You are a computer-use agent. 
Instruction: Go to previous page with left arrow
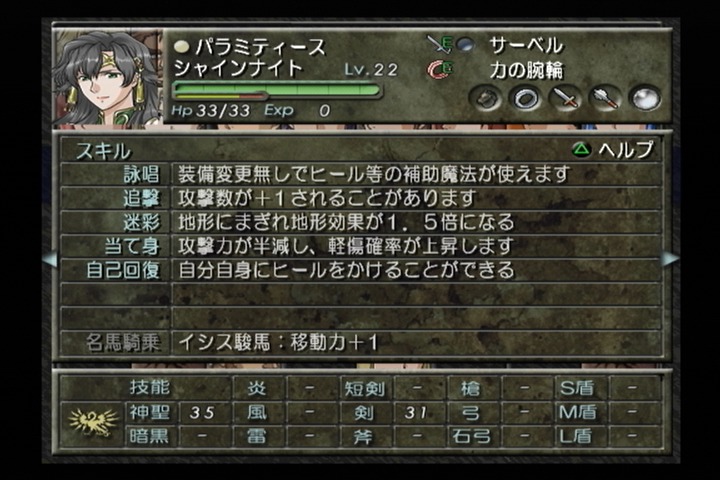48,259
